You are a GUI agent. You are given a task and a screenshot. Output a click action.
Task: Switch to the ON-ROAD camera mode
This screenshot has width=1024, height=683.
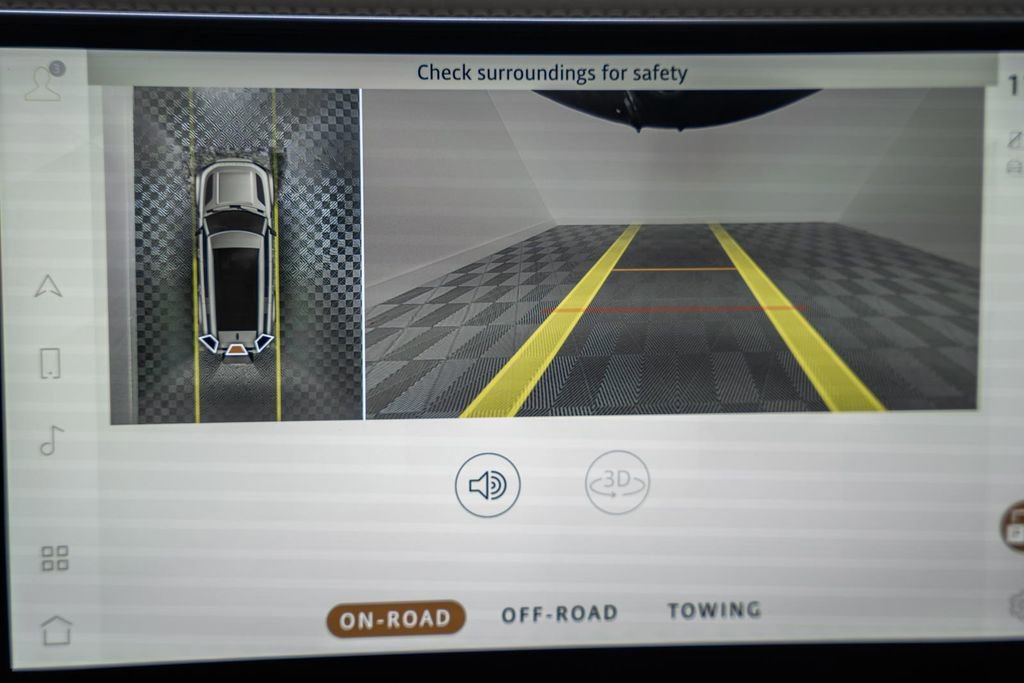(x=395, y=619)
